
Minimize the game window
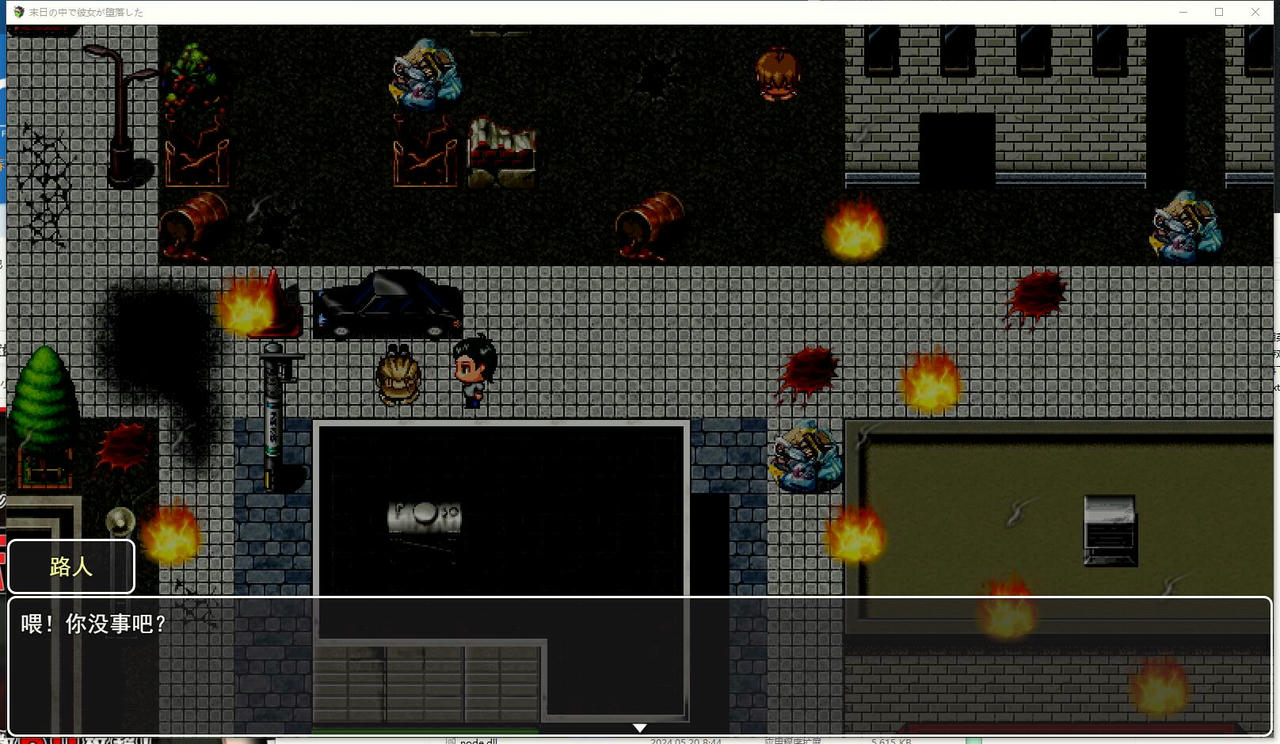click(x=1183, y=12)
